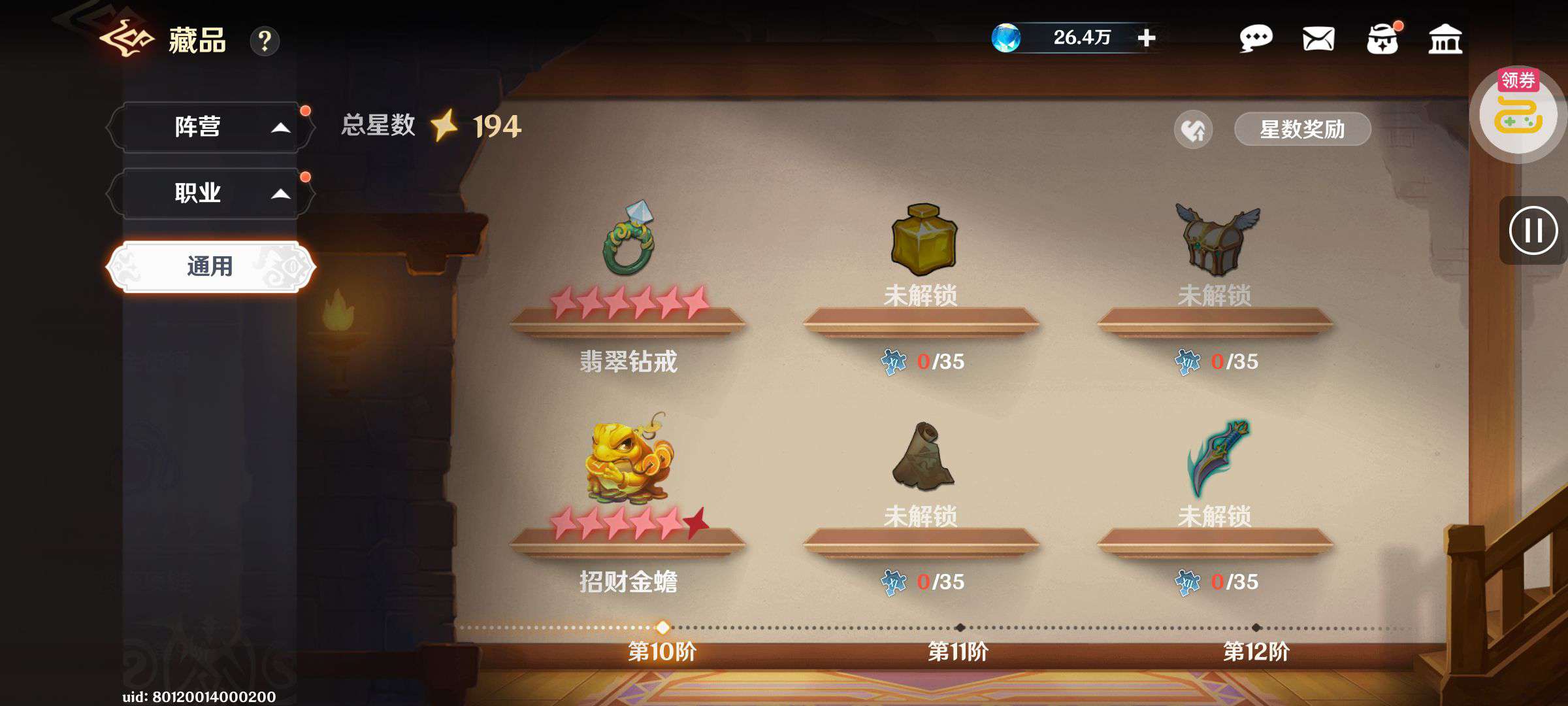Open the chat bubble icon
Viewport: 1568px width, 706px height.
point(1255,39)
